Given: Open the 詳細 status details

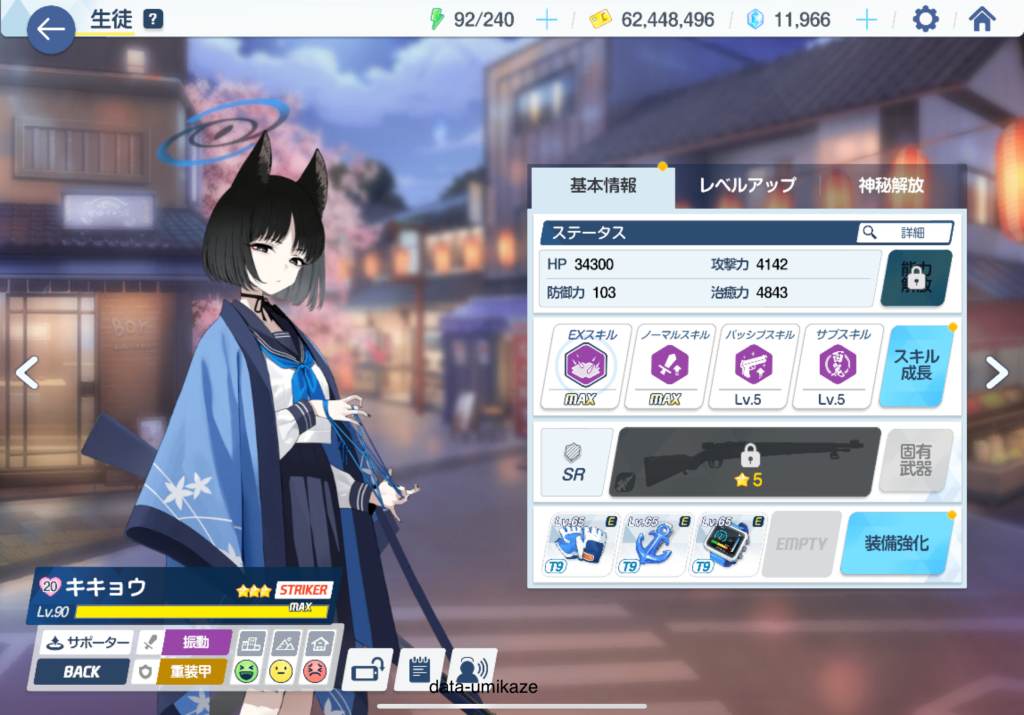Looking at the screenshot, I should (904, 232).
